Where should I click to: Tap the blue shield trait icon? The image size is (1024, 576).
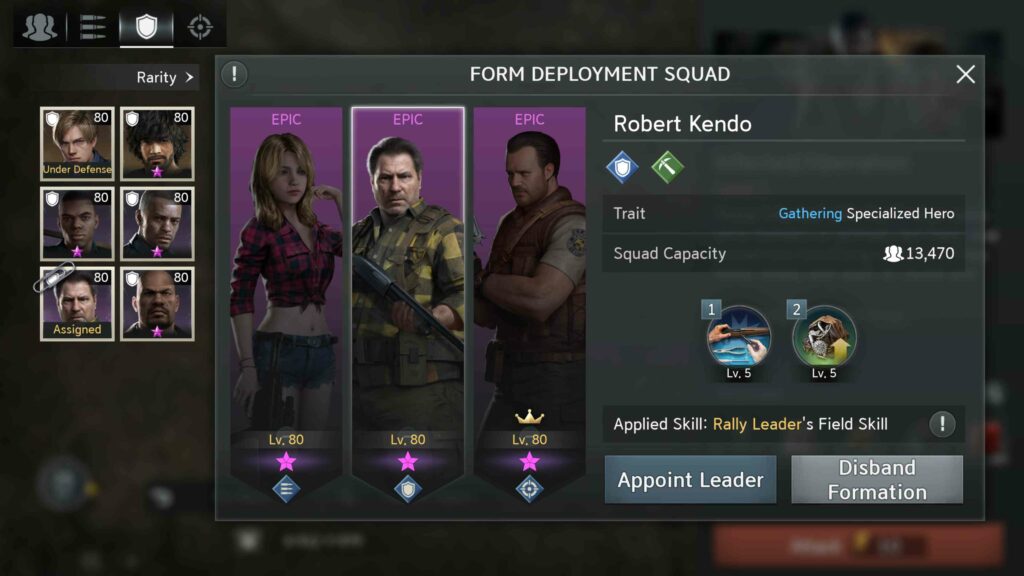coord(622,167)
